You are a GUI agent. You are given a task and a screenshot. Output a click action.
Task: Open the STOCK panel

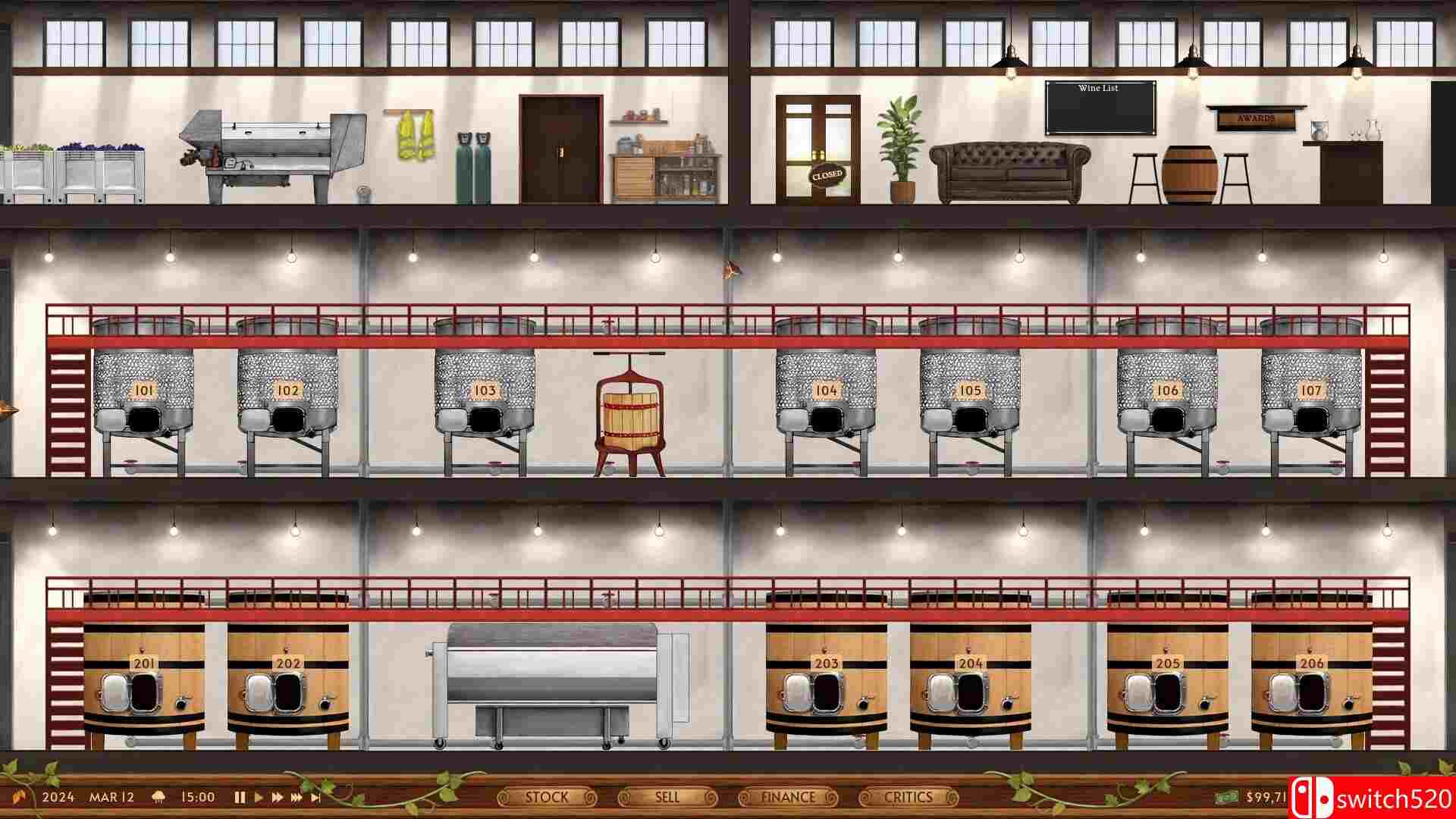548,797
